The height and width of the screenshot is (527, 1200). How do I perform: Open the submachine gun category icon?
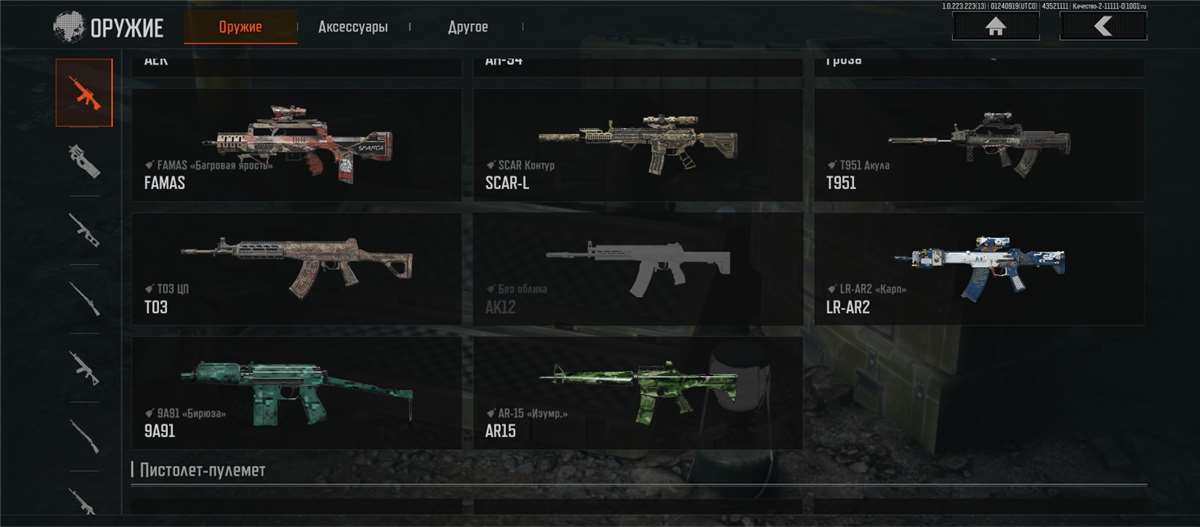(x=84, y=161)
